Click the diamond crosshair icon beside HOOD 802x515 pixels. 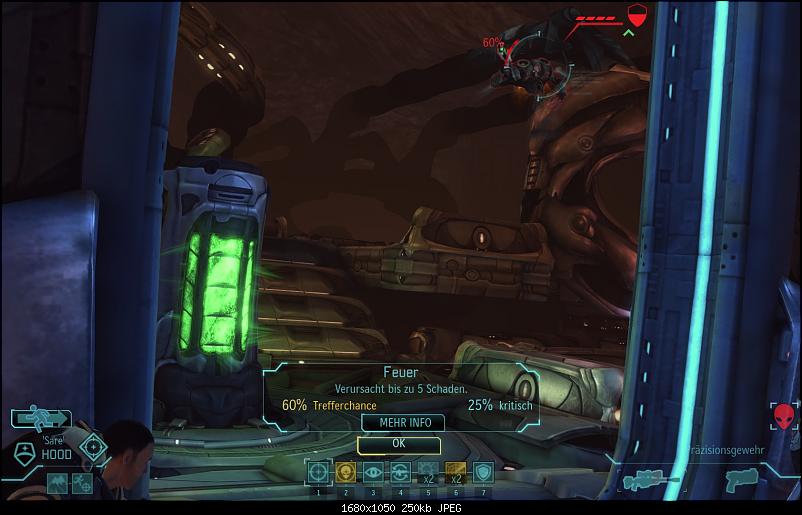(x=94, y=446)
